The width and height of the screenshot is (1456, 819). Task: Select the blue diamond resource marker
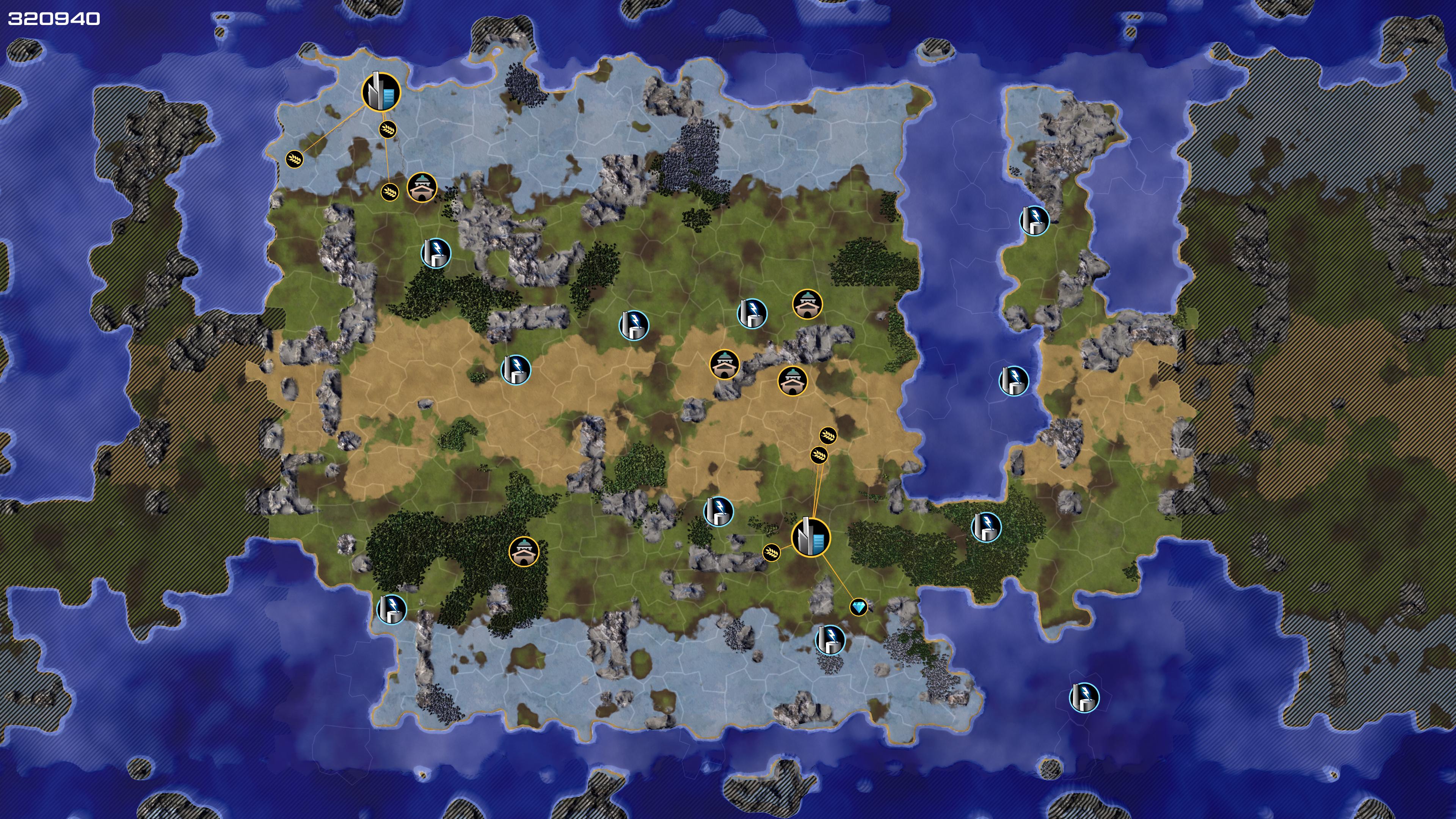point(858,607)
